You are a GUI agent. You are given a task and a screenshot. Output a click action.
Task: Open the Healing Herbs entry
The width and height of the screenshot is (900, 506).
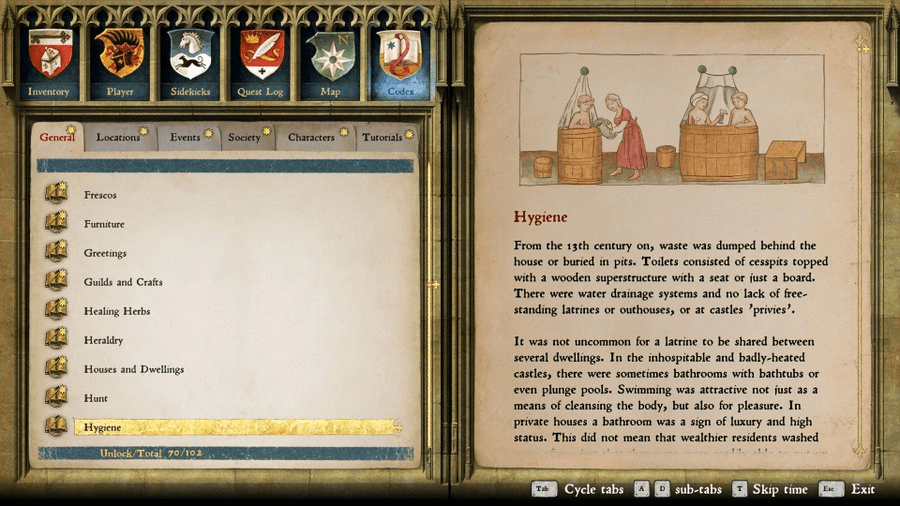(x=117, y=311)
